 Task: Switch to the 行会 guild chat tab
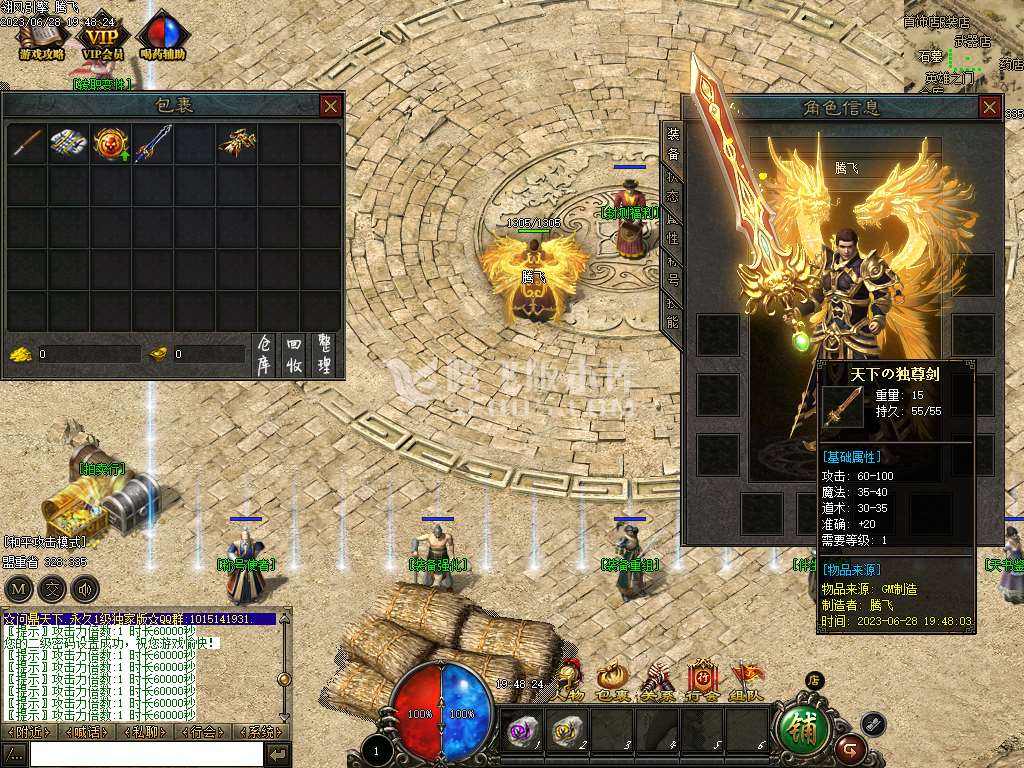203,732
